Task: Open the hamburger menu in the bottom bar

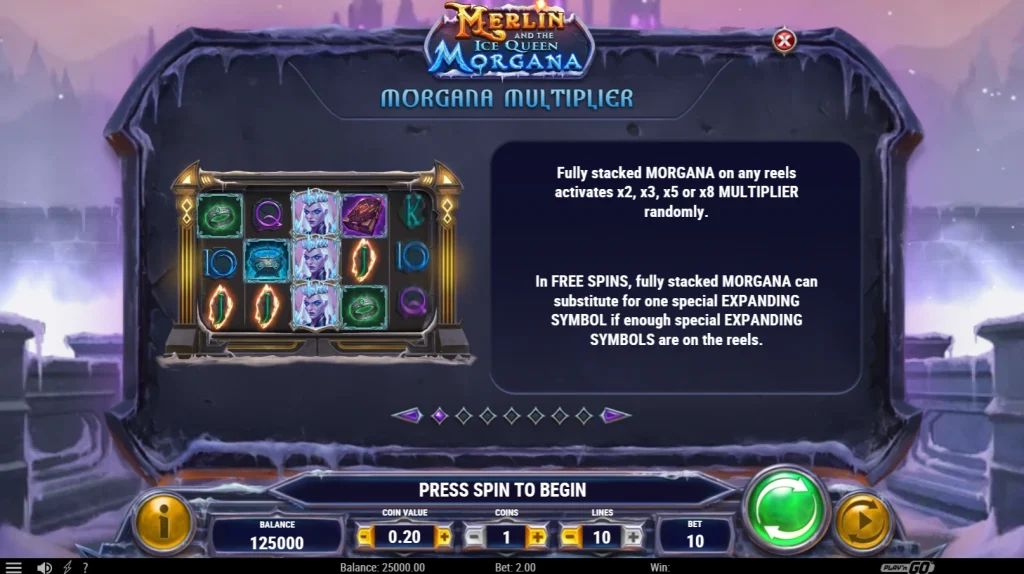Action: [x=14, y=567]
